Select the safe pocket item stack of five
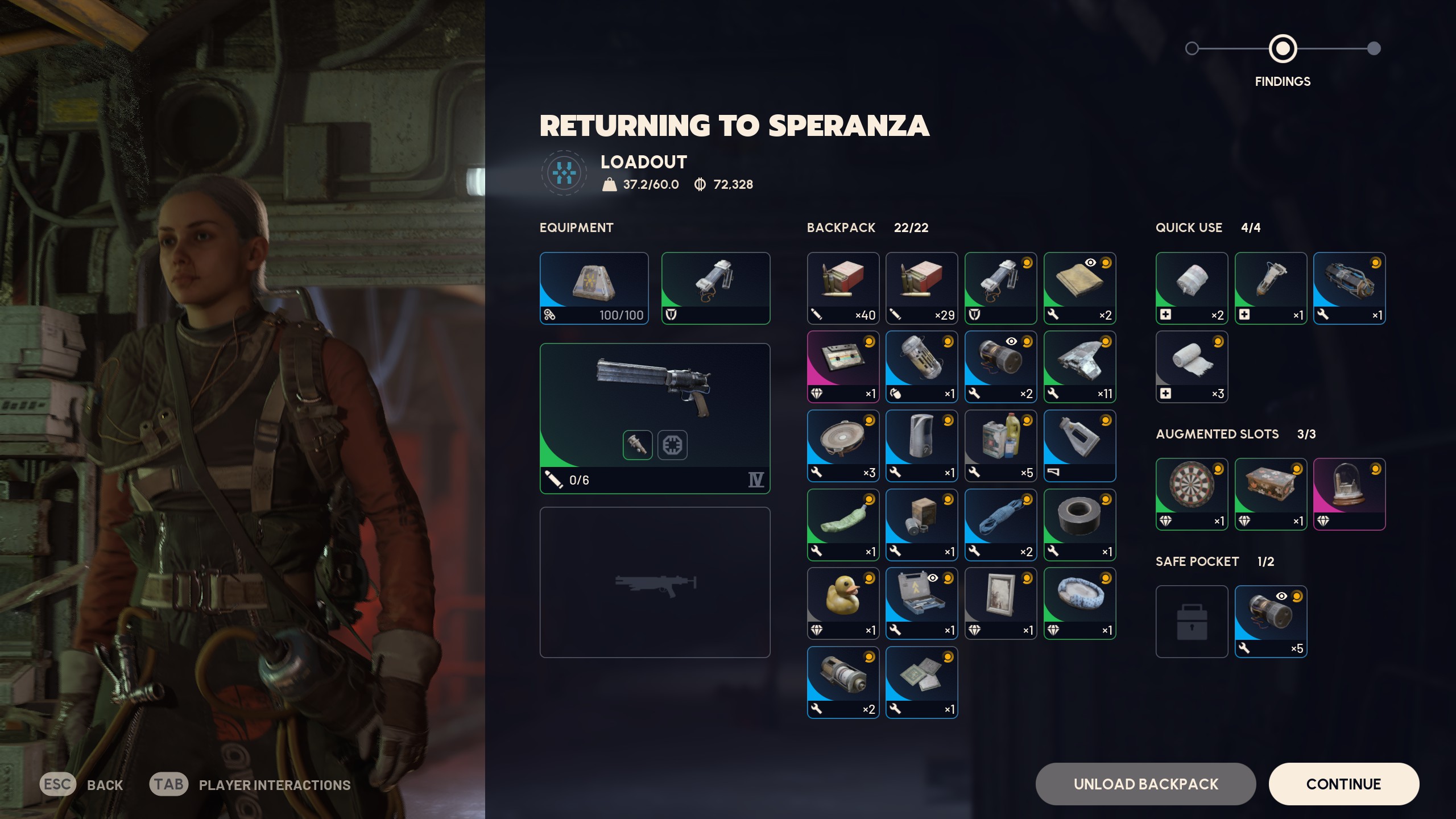This screenshot has width=1456, height=819. pos(1271,621)
